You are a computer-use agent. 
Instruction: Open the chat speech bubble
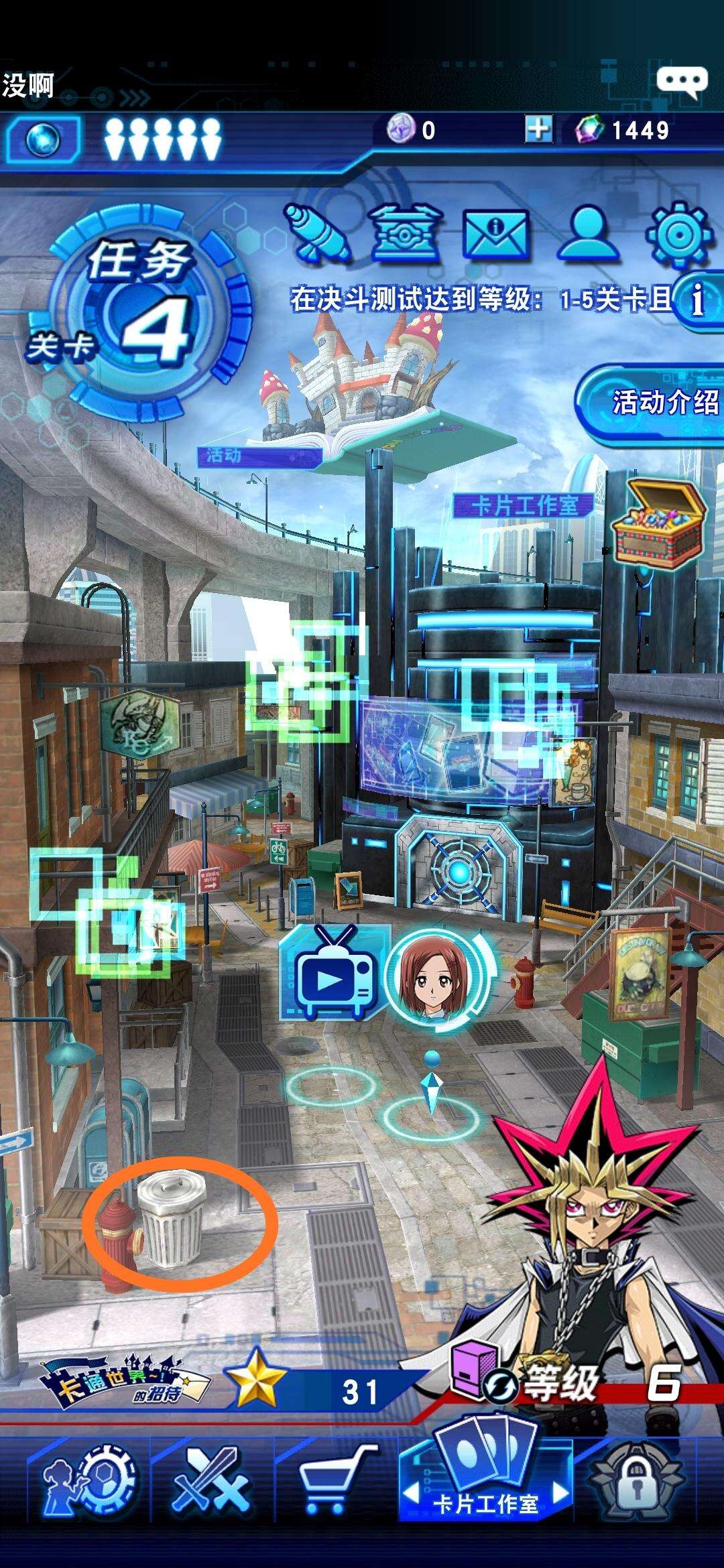(x=681, y=81)
